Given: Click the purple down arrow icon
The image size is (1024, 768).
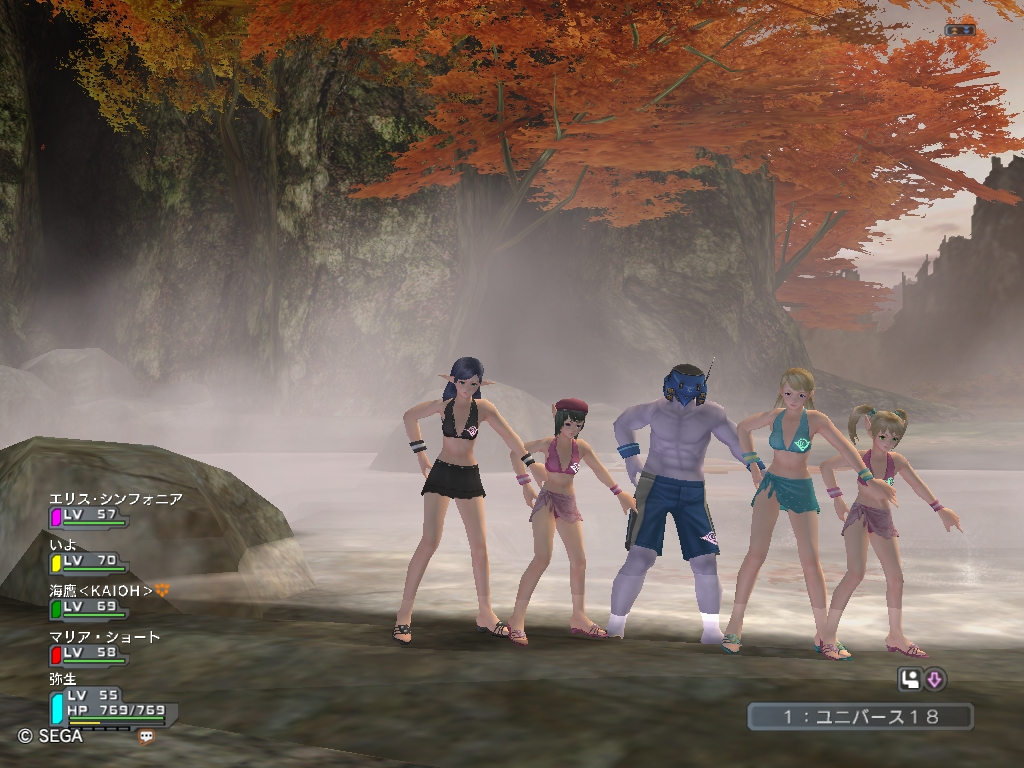Looking at the screenshot, I should click(x=935, y=680).
